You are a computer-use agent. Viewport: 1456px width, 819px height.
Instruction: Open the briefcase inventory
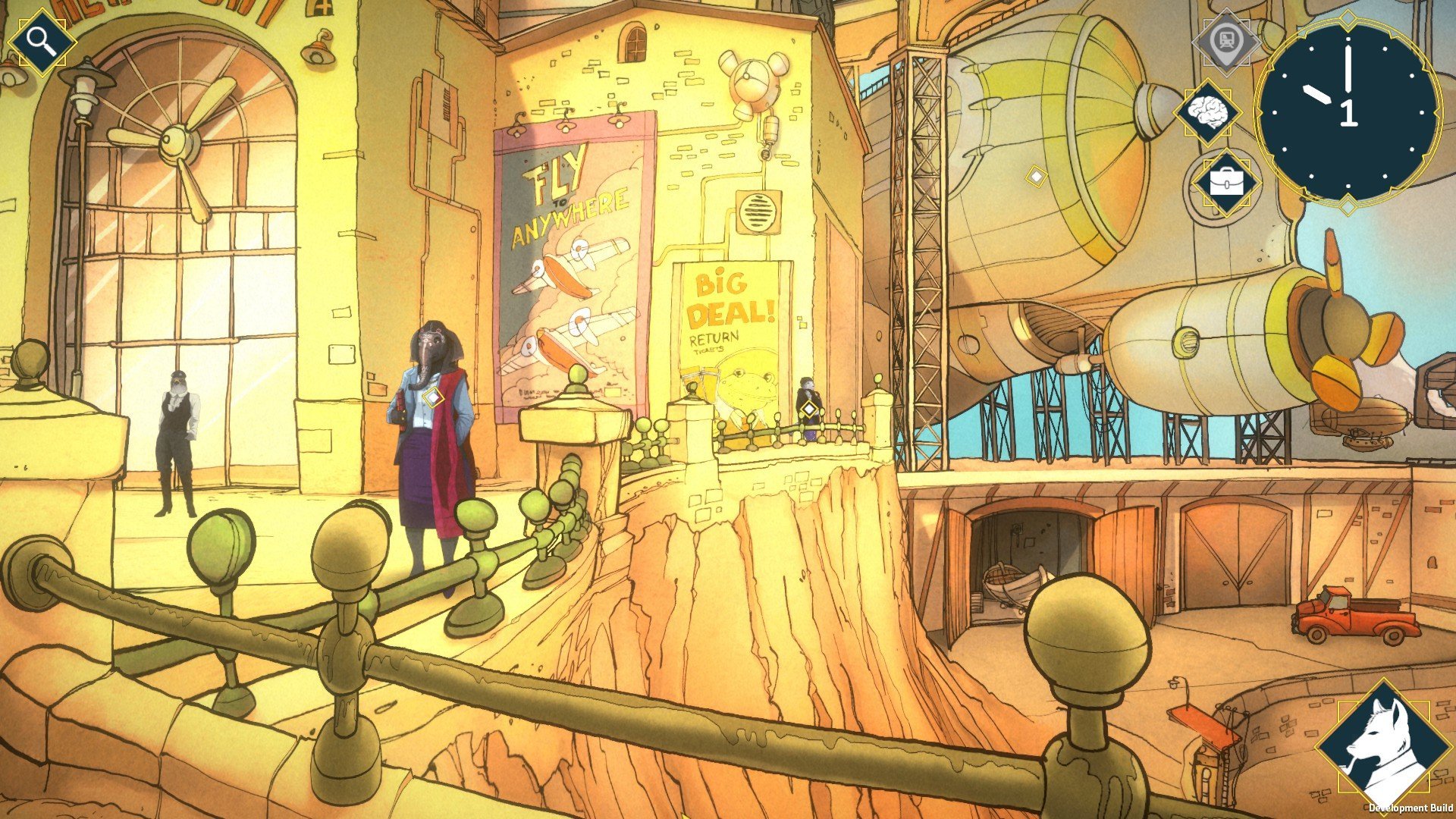tap(1225, 184)
